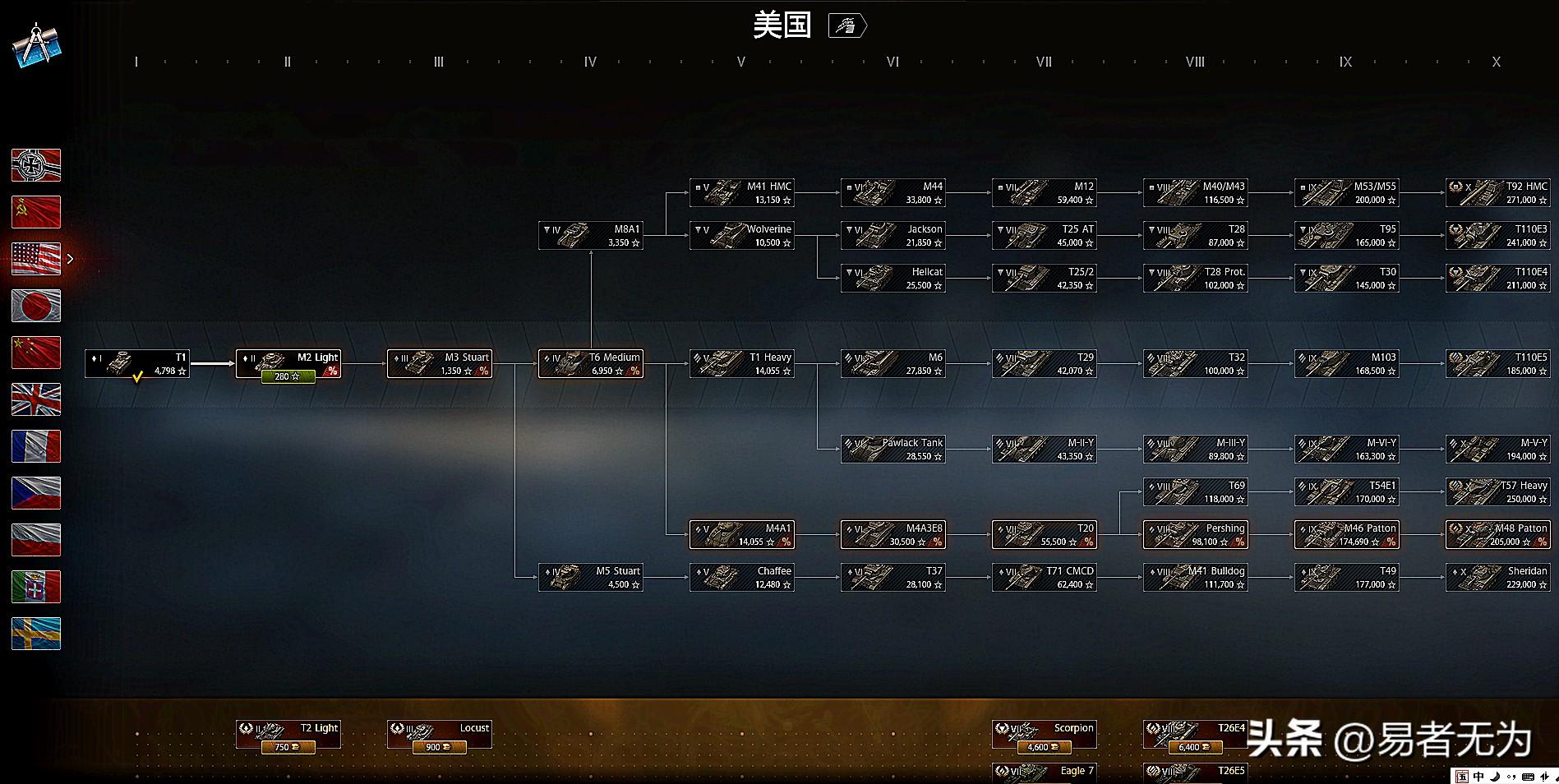This screenshot has width=1559, height=784.
Task: Open the United Kingdom tech tree
Action: 35,400
